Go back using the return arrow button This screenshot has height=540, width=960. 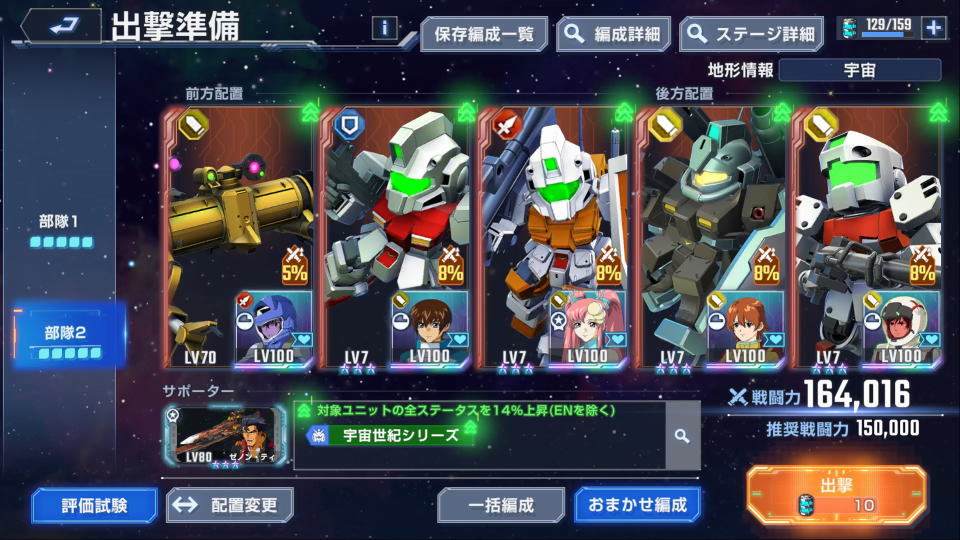(x=60, y=27)
